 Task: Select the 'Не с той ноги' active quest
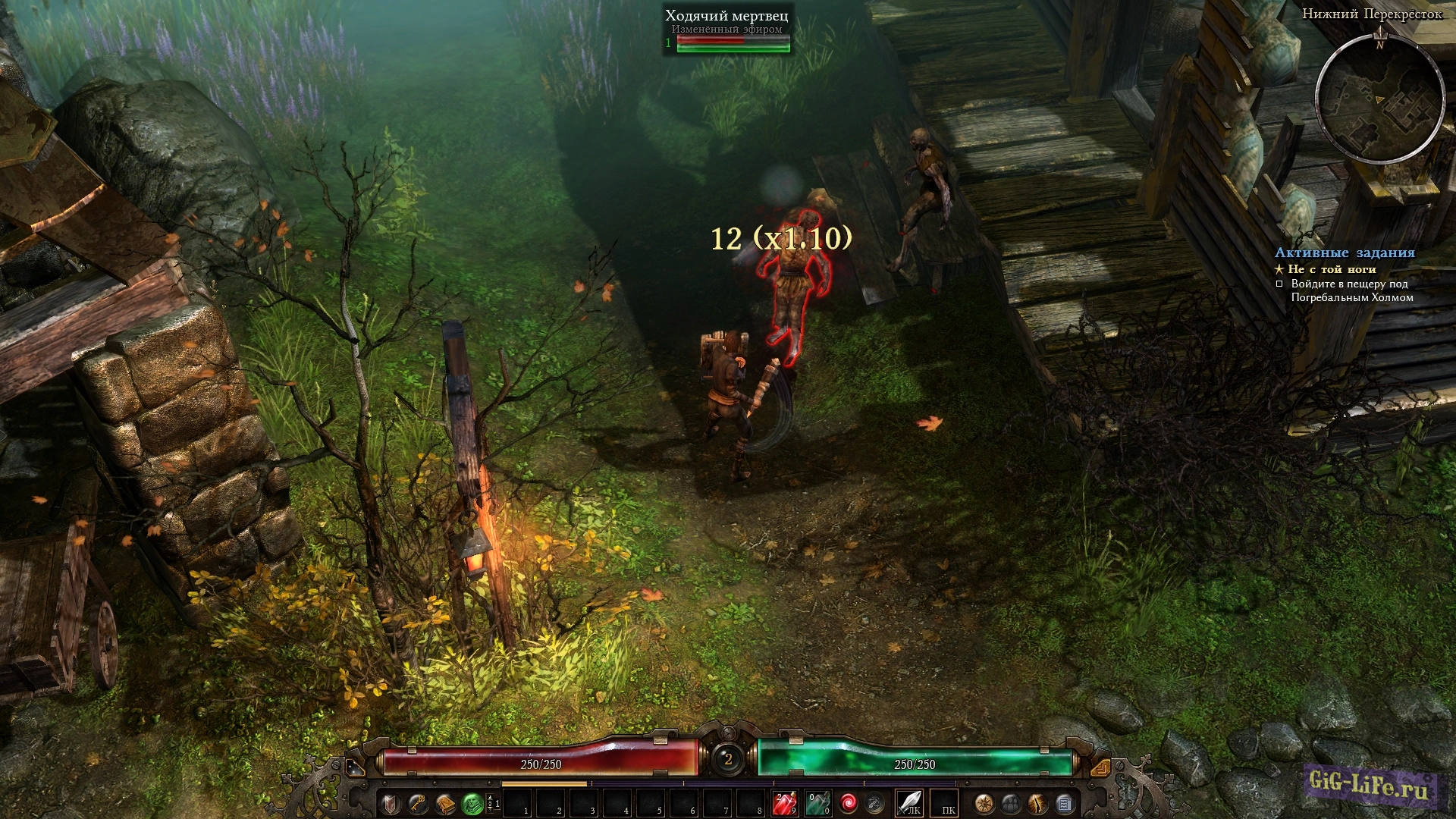(1331, 269)
